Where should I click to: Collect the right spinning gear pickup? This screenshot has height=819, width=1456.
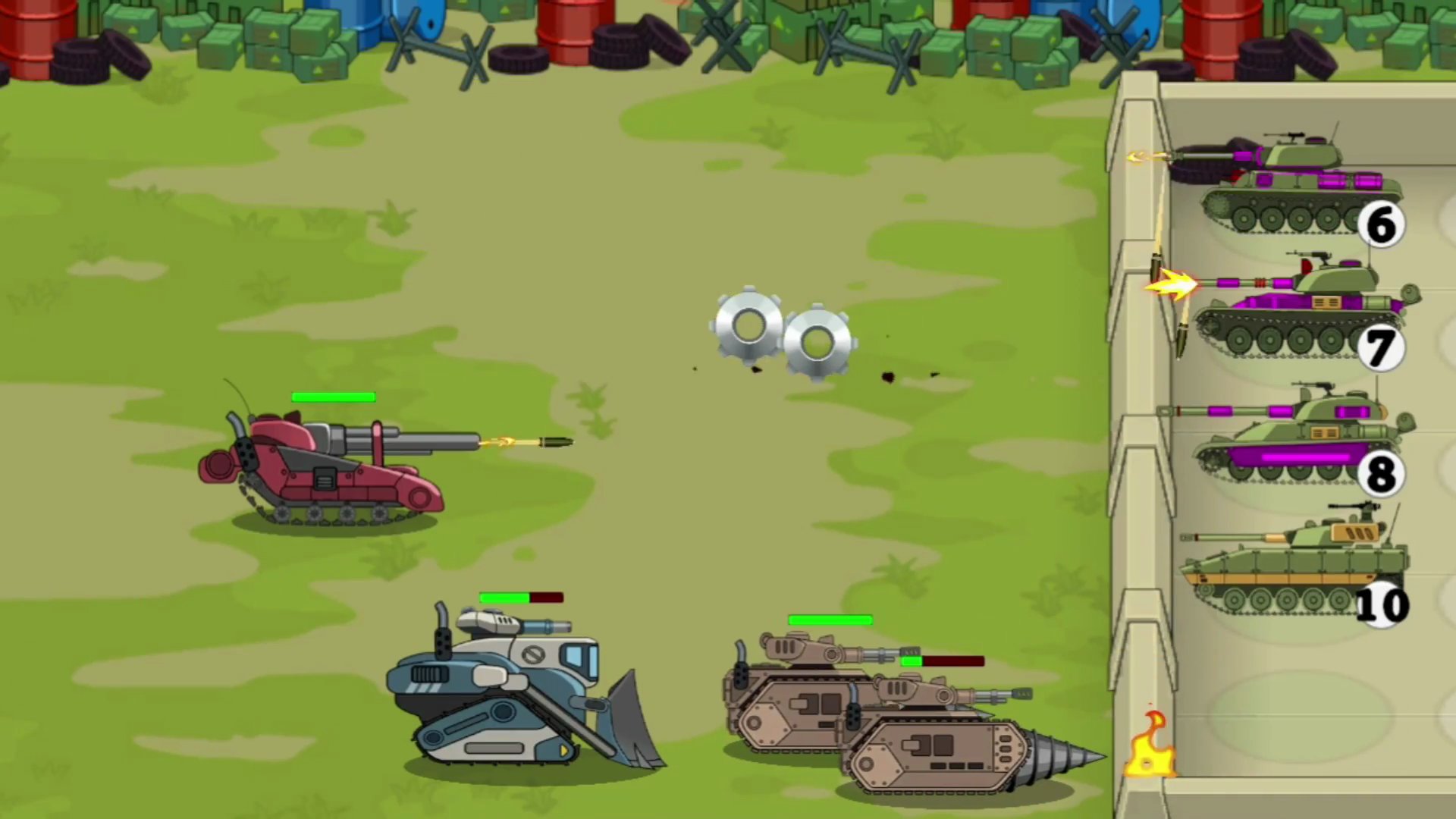[817, 341]
